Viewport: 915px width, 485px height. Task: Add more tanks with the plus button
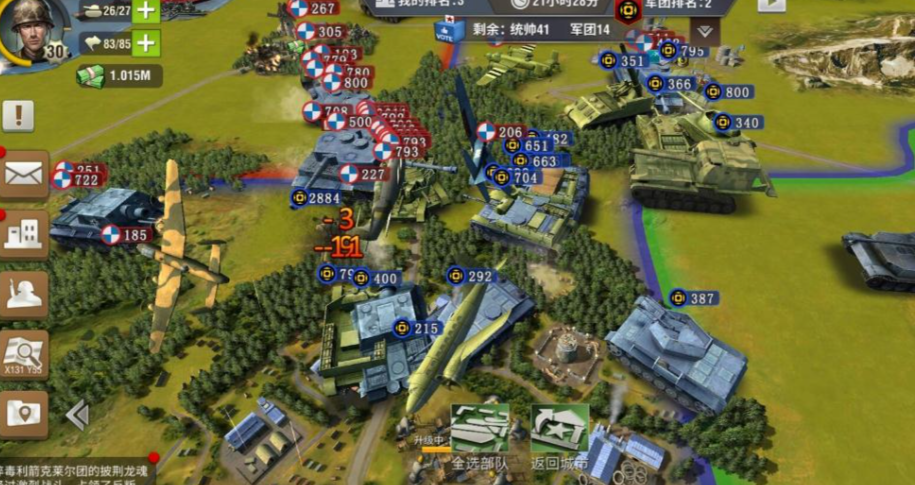coord(146,11)
